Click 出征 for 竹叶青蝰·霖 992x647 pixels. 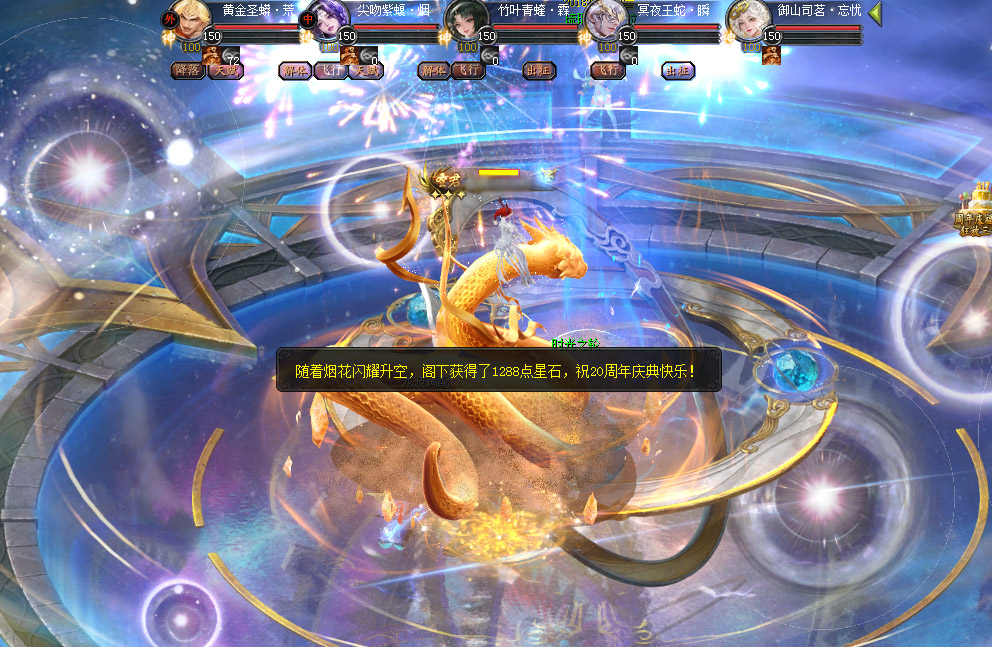click(x=539, y=71)
